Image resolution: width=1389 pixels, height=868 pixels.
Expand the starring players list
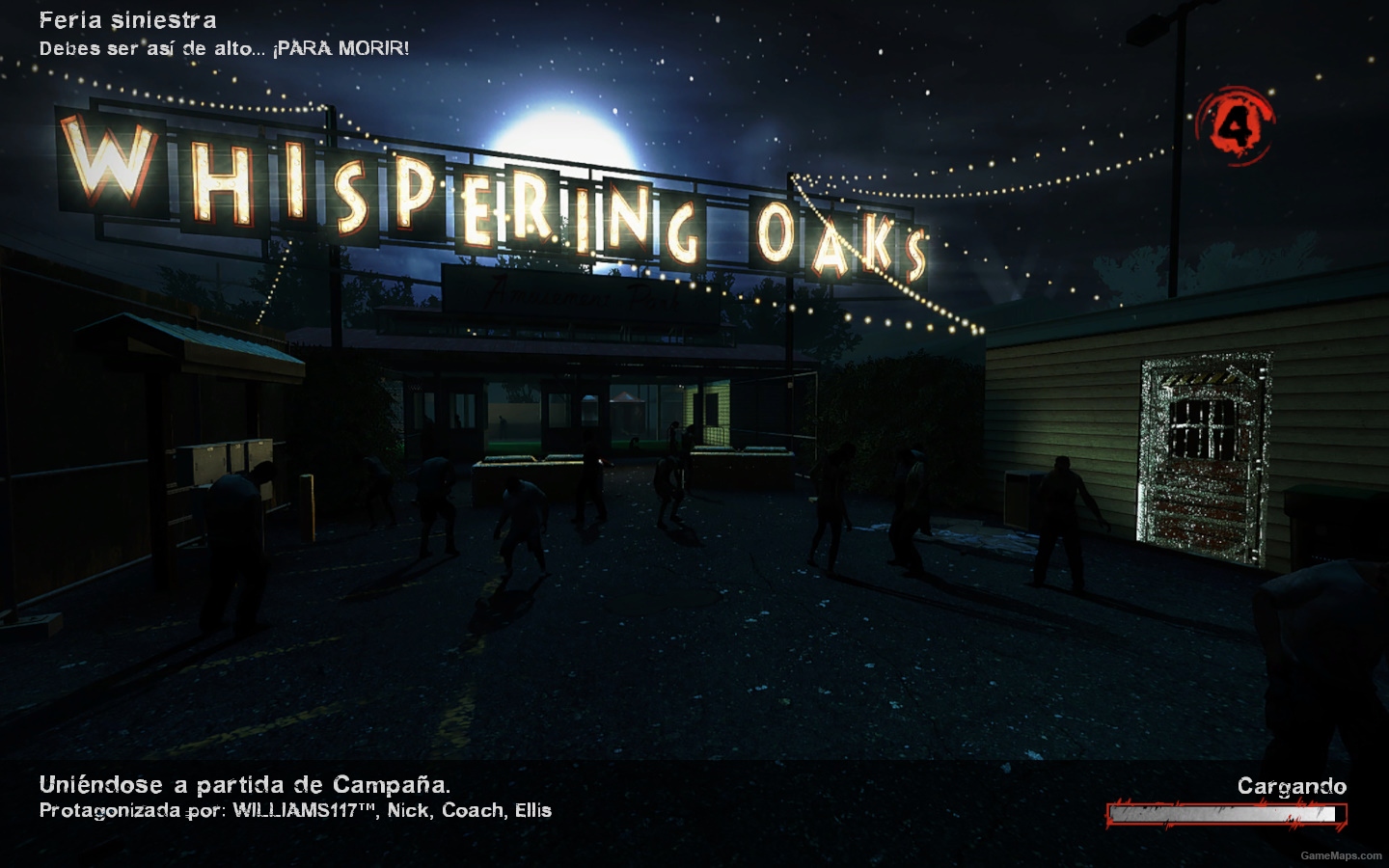[295, 811]
